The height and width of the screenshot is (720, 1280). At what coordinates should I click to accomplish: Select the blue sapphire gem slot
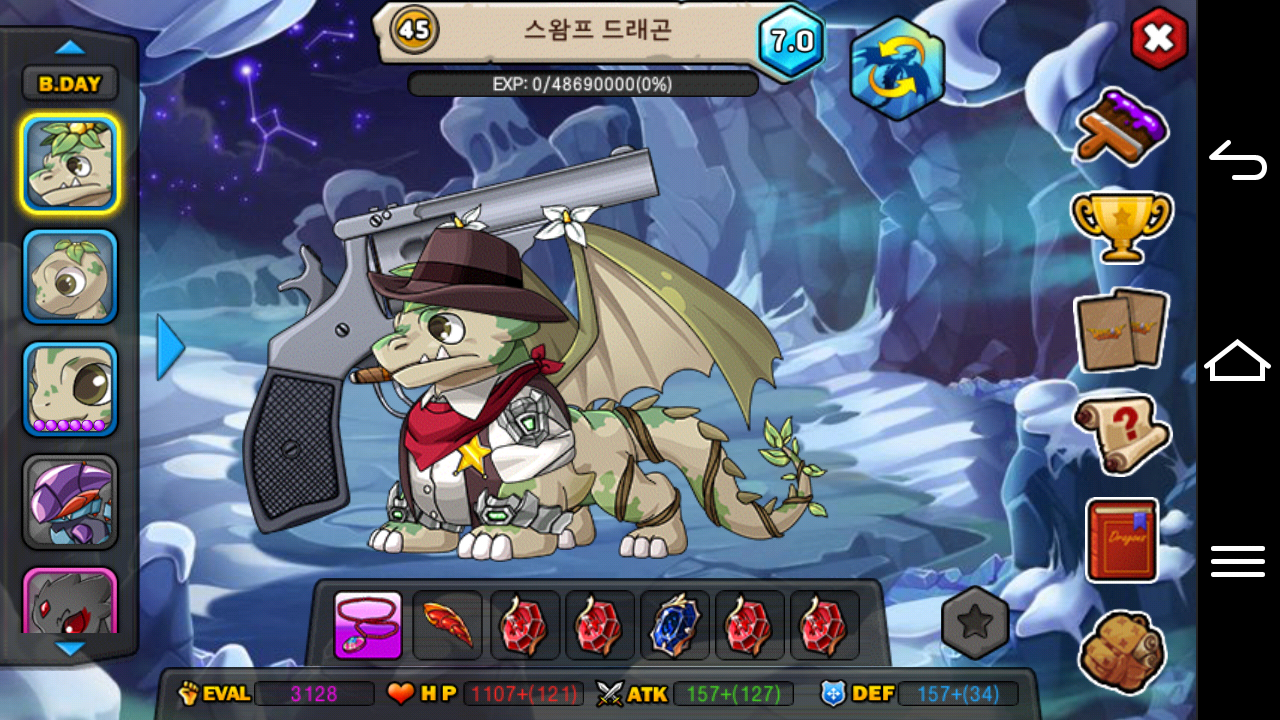click(674, 626)
